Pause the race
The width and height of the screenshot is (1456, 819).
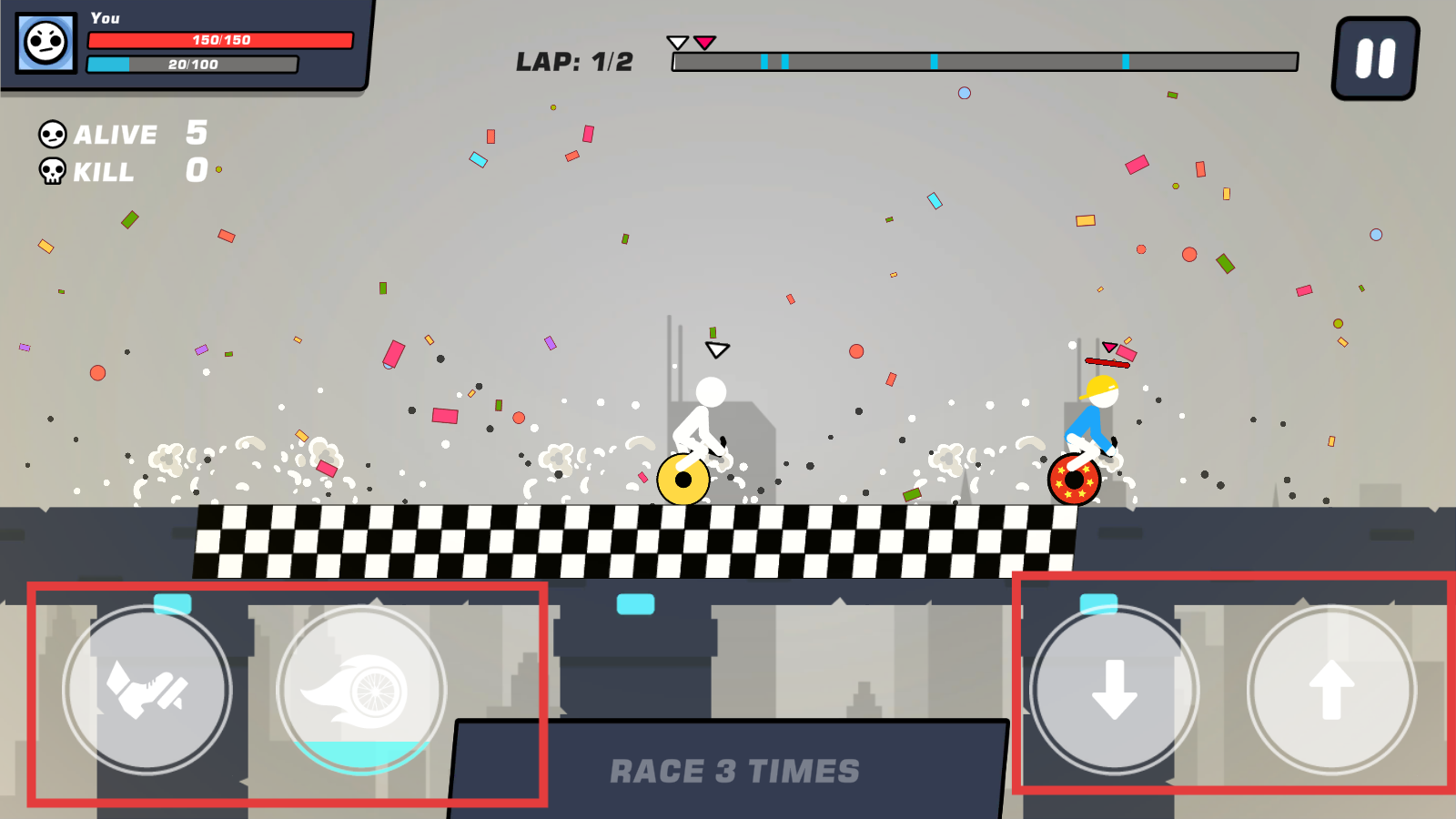click(x=1375, y=59)
